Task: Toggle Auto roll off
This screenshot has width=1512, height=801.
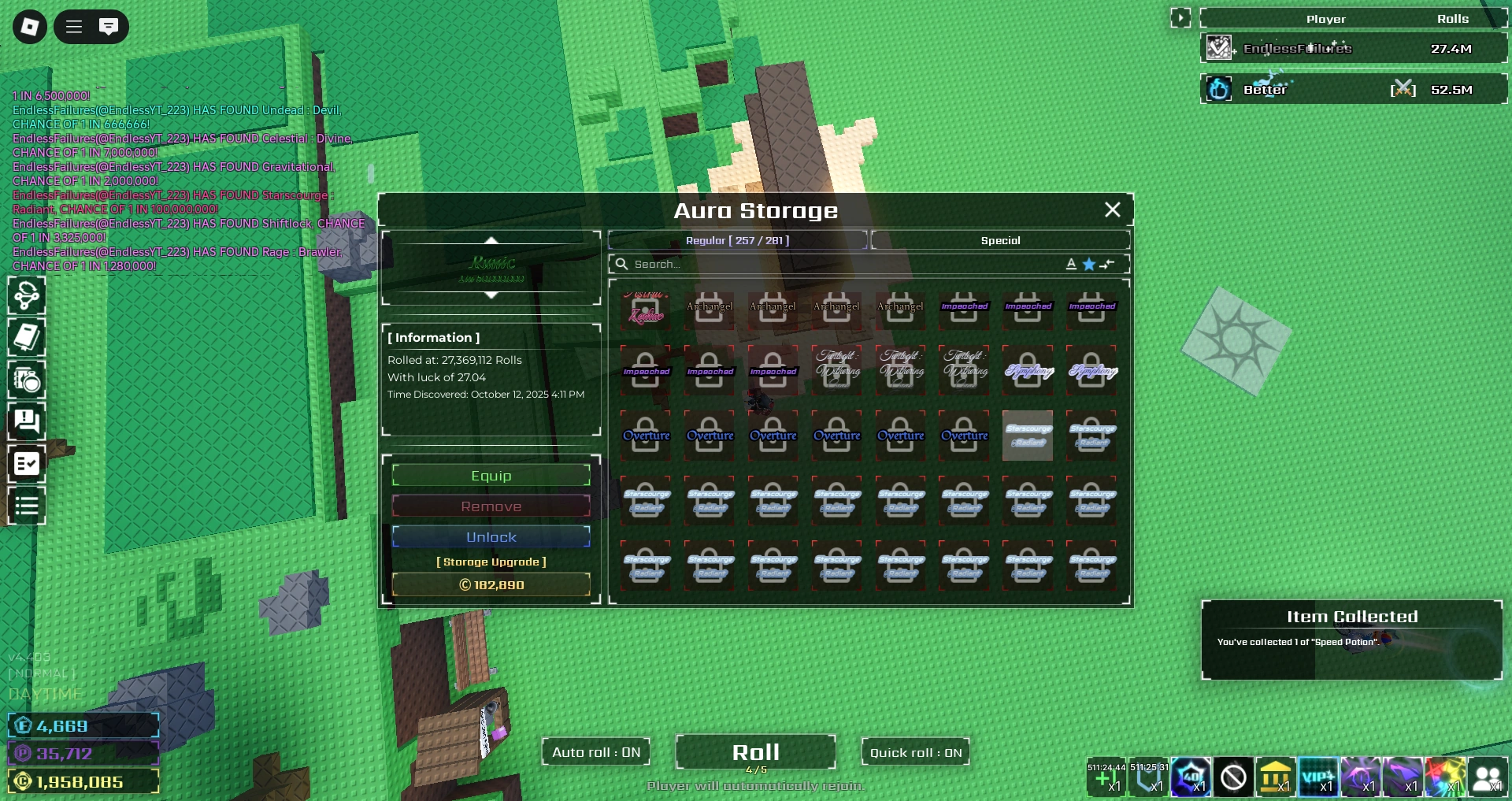Action: coord(595,752)
